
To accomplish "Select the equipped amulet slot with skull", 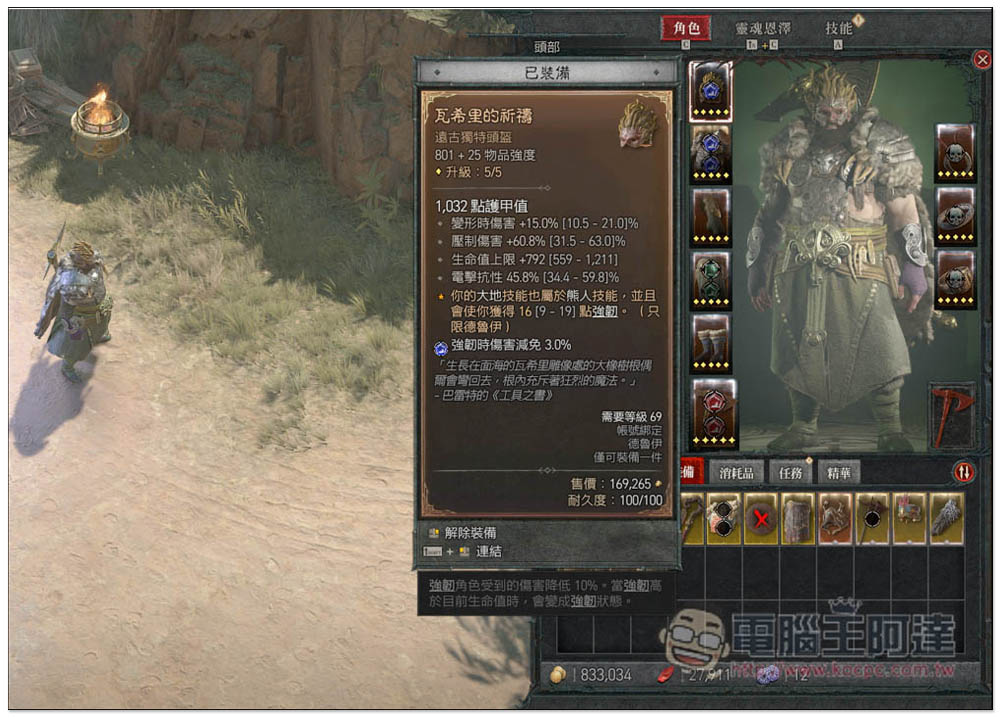I will (x=955, y=153).
